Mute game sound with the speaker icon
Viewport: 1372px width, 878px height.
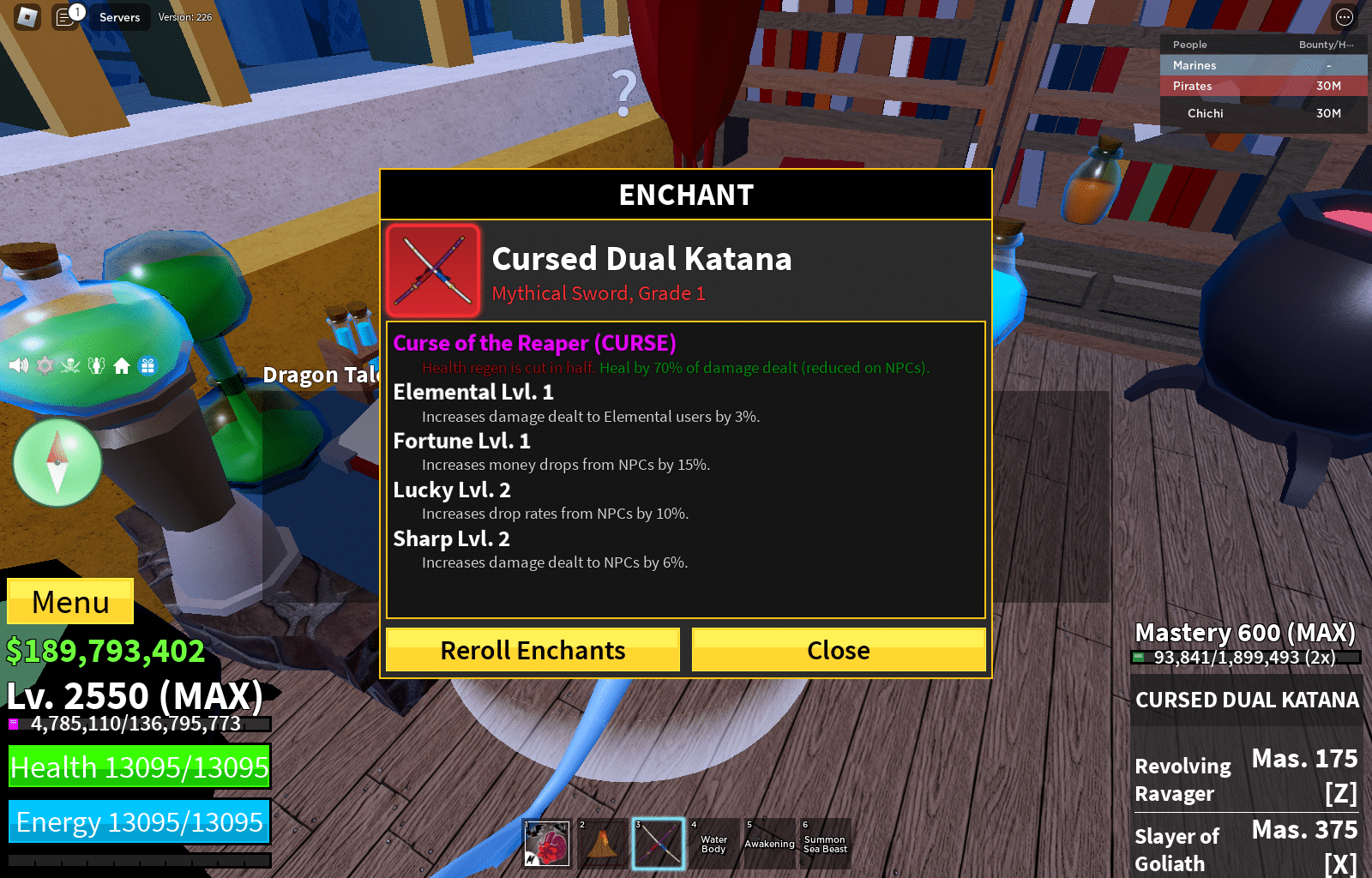(x=19, y=365)
